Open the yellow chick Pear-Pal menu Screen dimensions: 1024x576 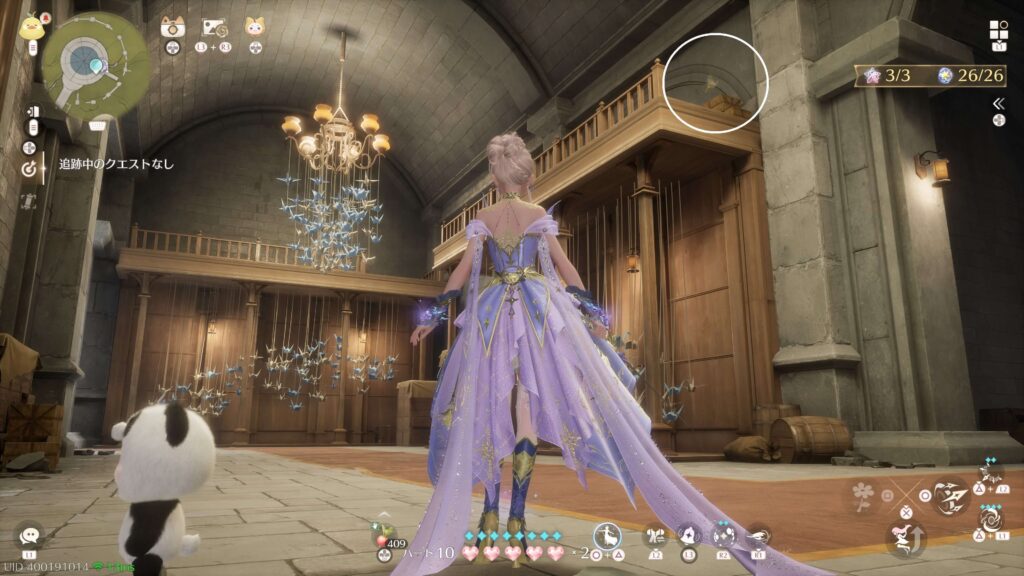31,25
